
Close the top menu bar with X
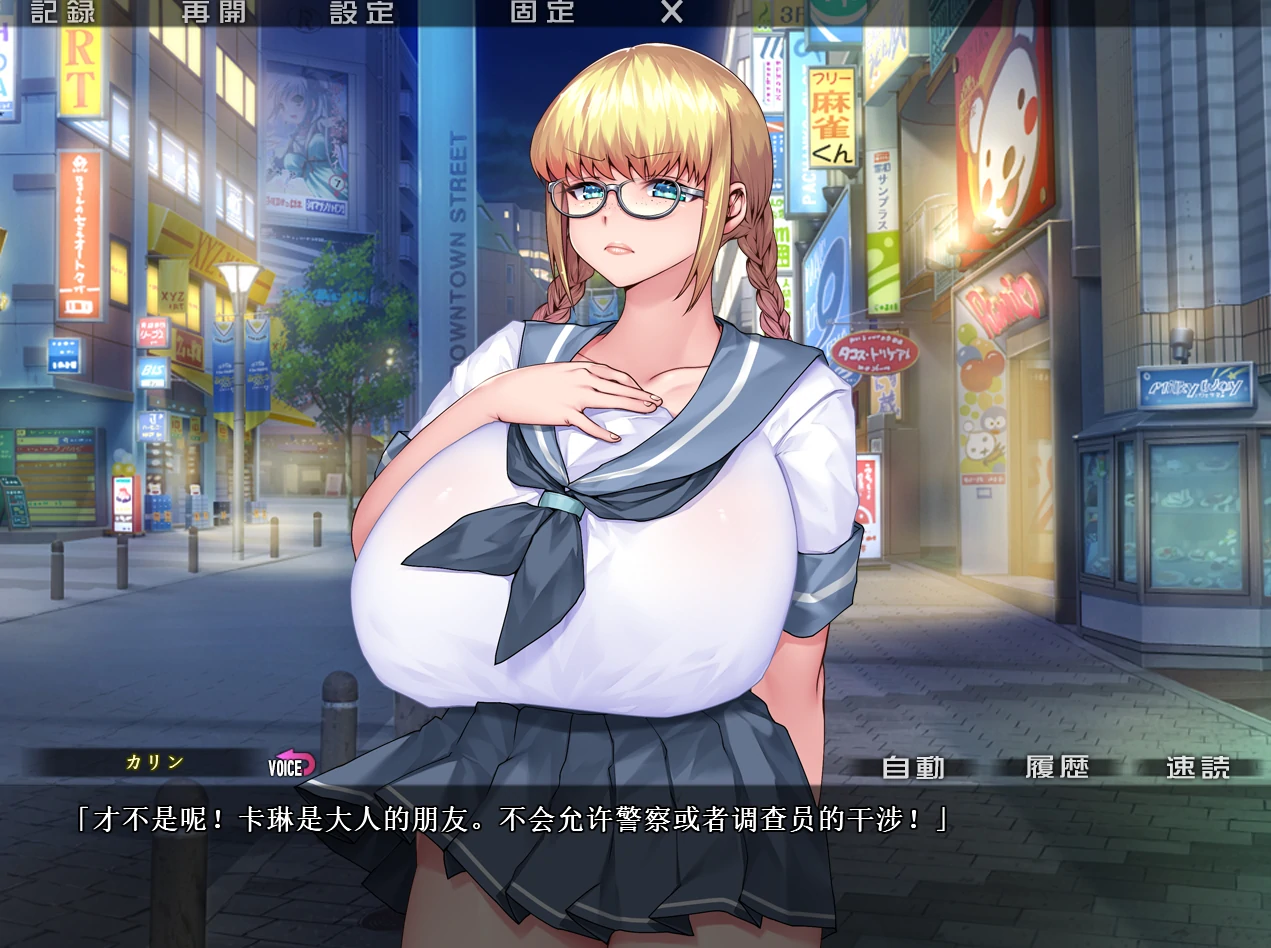tap(672, 12)
